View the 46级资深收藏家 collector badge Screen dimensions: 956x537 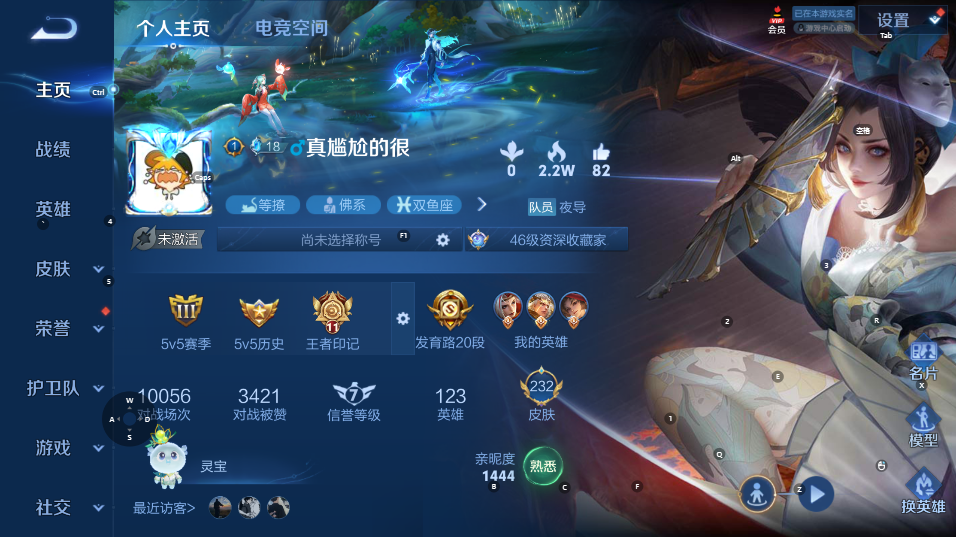click(x=546, y=240)
